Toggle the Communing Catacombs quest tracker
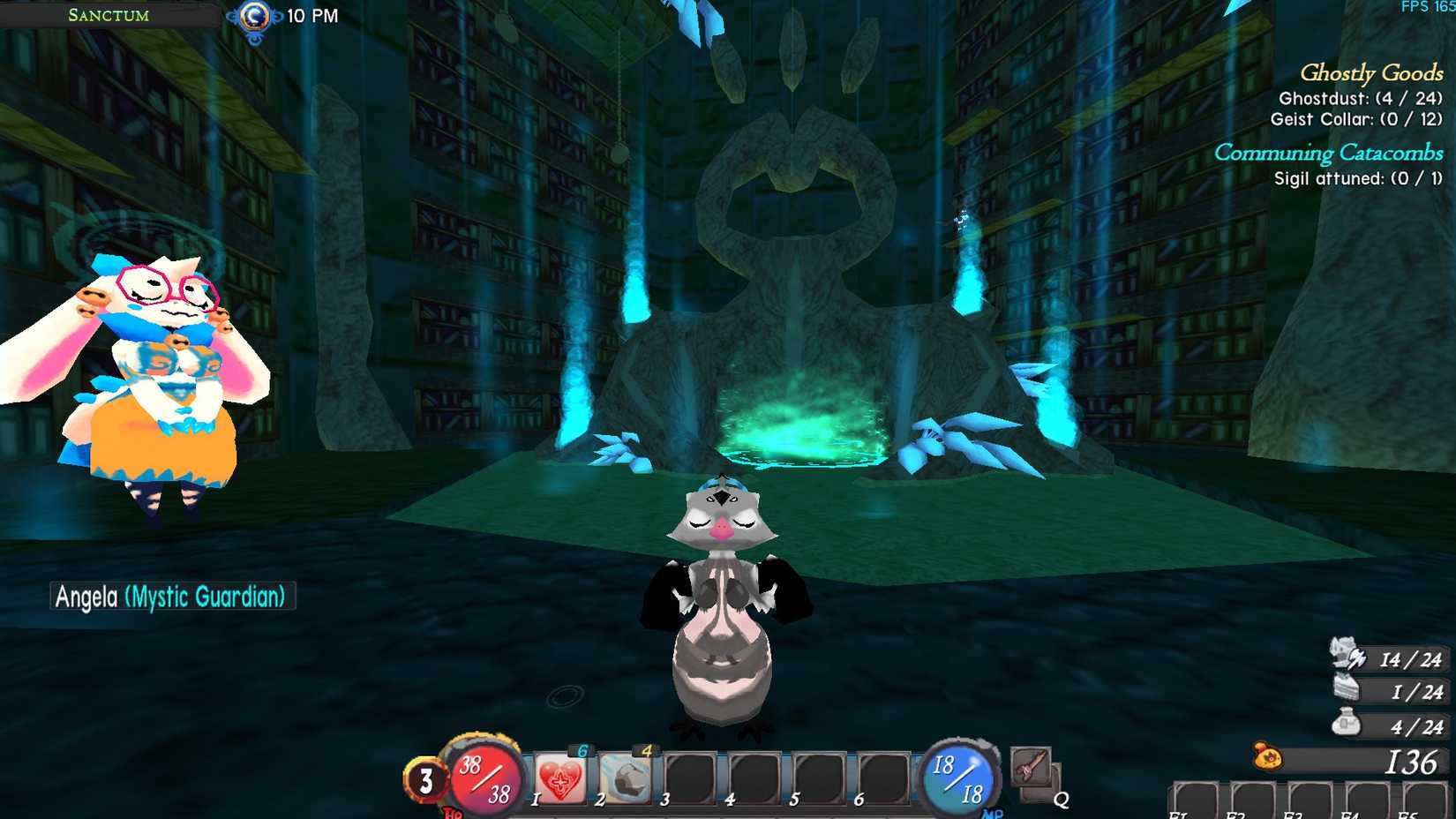The width and height of the screenshot is (1456, 819). 1329,153
